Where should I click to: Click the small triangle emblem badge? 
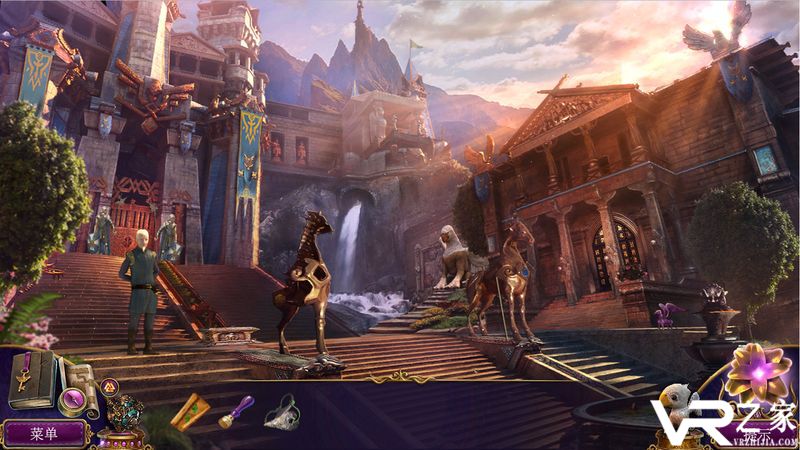tap(110, 386)
